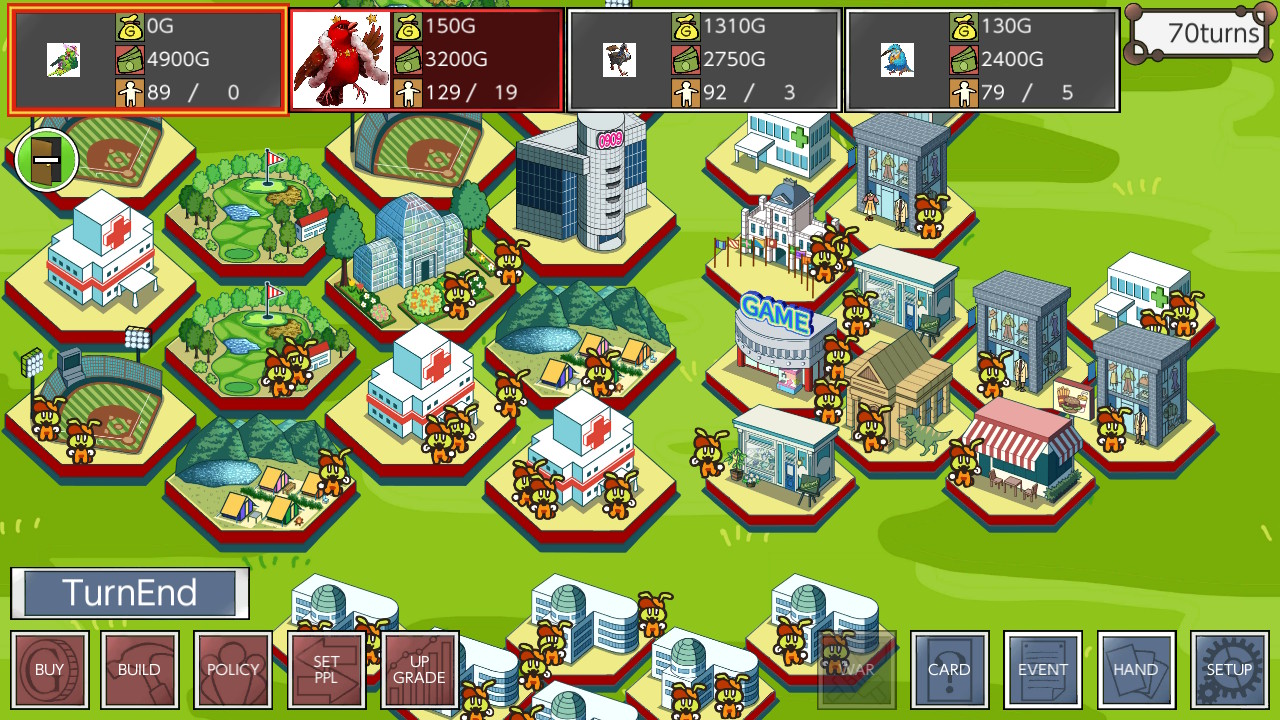Open the CARD question-mark panel

(x=949, y=669)
